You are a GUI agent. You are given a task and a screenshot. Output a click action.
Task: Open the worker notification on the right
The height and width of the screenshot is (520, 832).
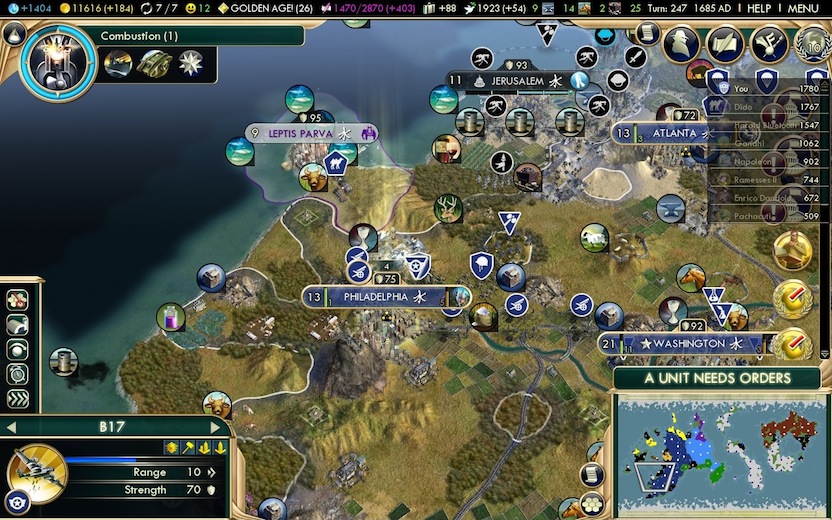coord(791,249)
